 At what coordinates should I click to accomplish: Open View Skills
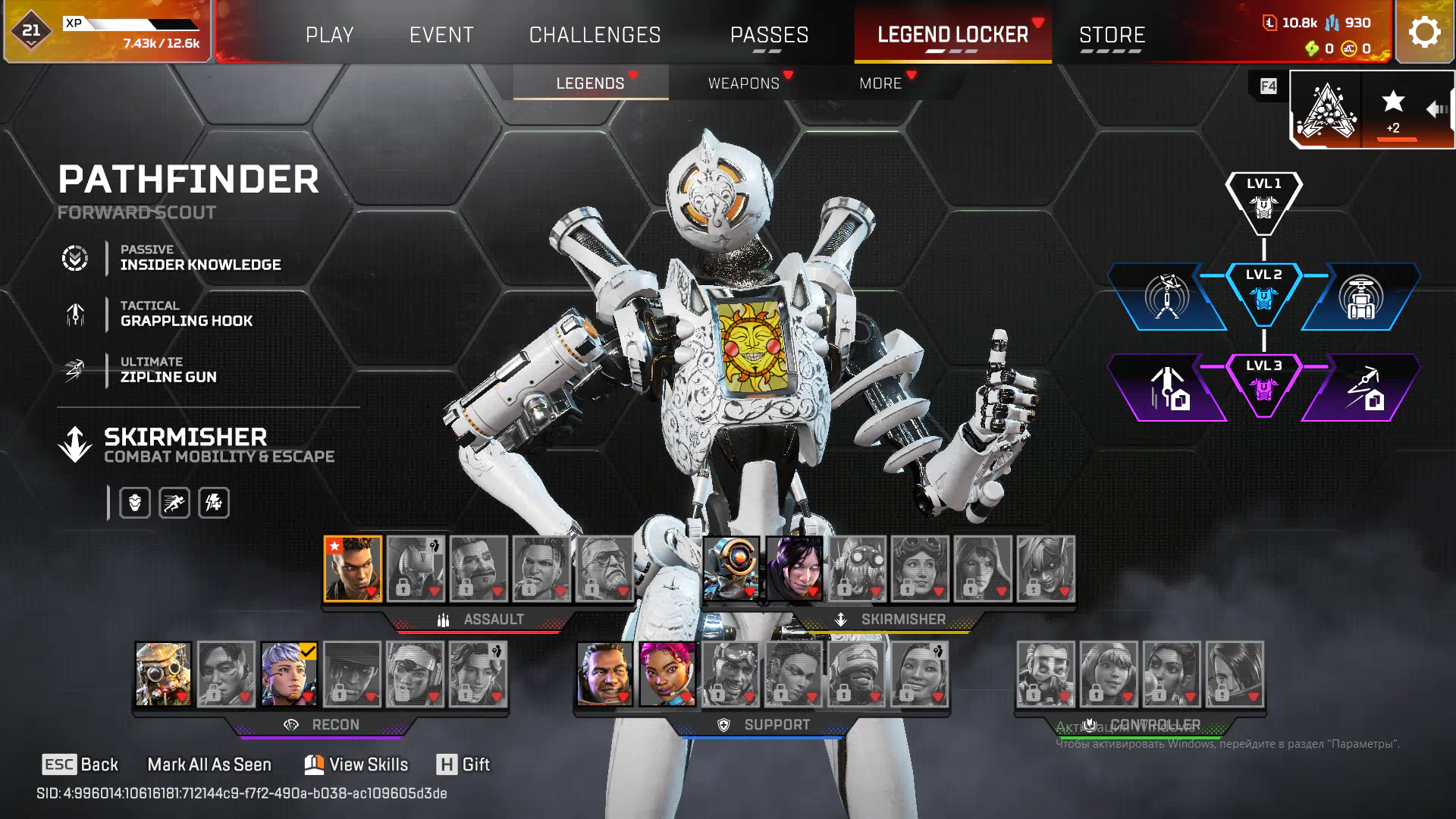click(x=356, y=764)
